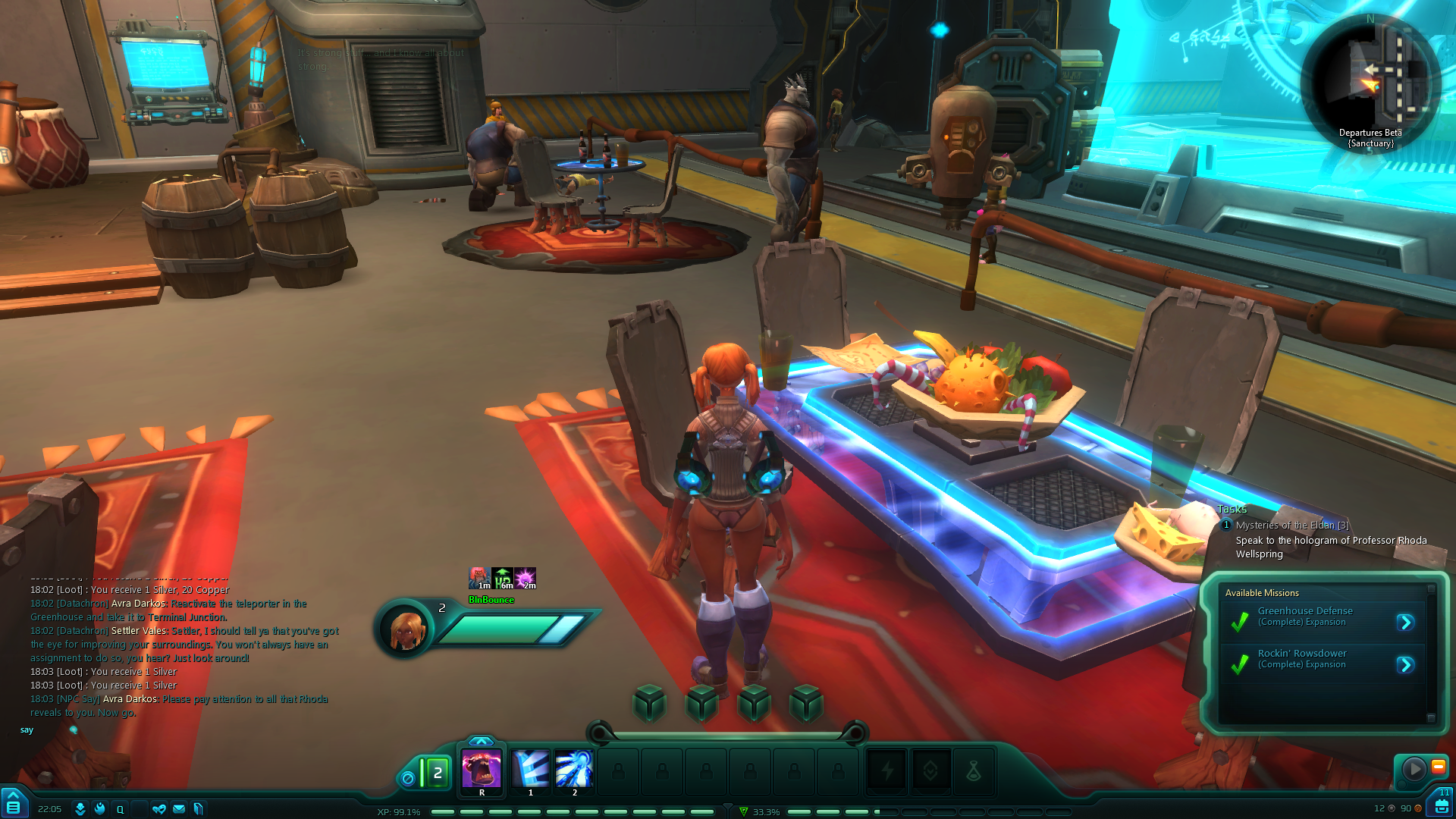This screenshot has width=1456, height=819.
Task: Expand the arrow flyout above the R ability
Action: (x=481, y=741)
